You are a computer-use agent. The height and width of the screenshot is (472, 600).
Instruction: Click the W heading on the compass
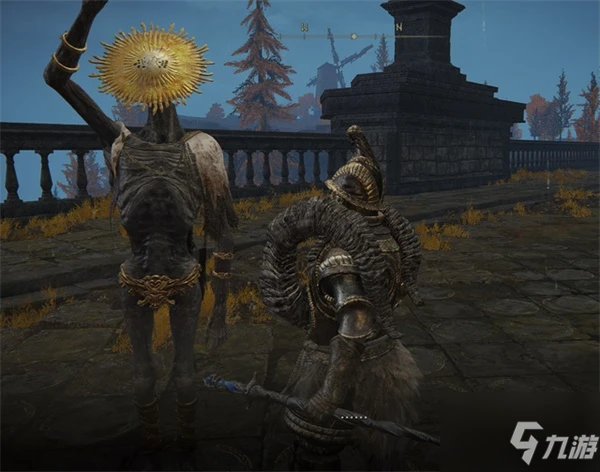click(x=303, y=29)
